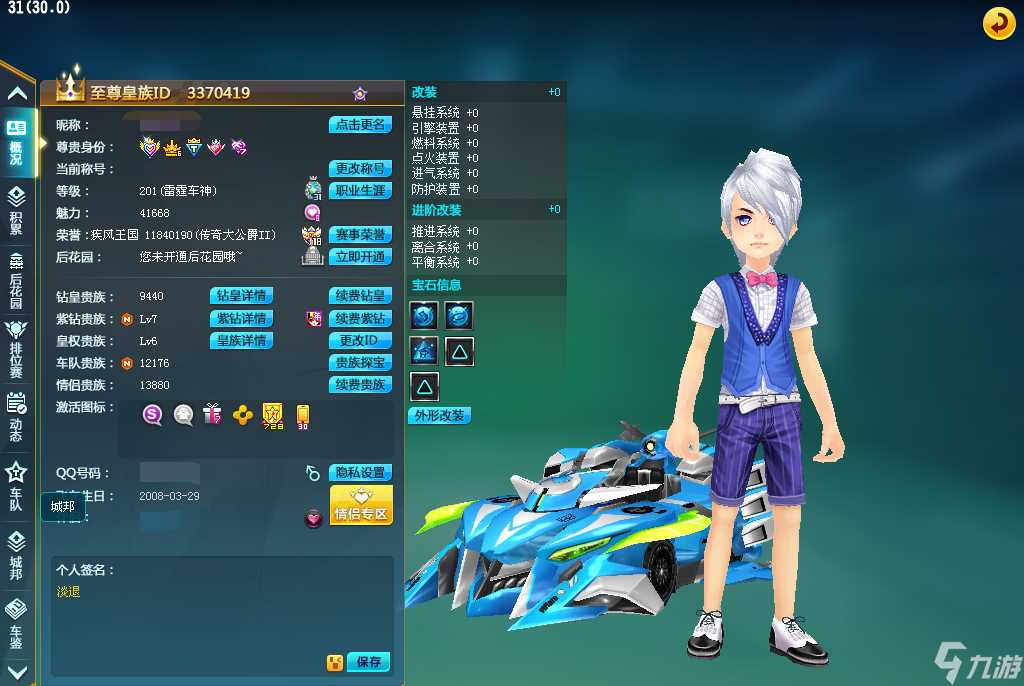Show 钻皇详情 details
The height and width of the screenshot is (686, 1024).
coord(241,296)
